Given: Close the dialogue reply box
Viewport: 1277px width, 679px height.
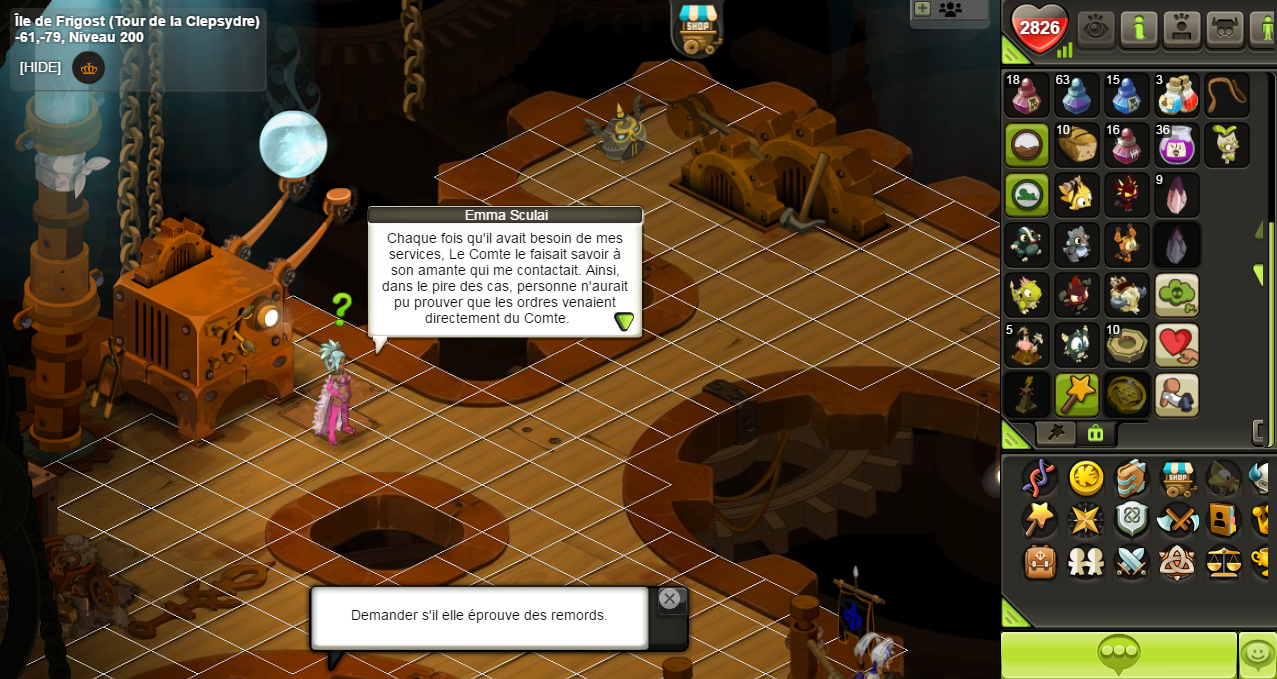Looking at the screenshot, I should click(669, 599).
